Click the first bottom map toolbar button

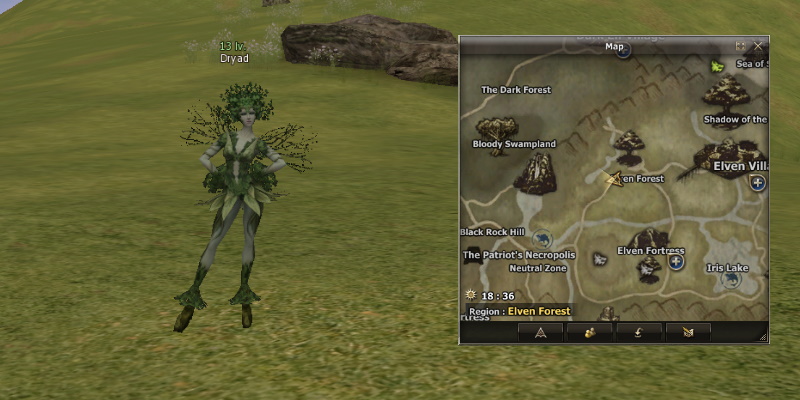540,332
